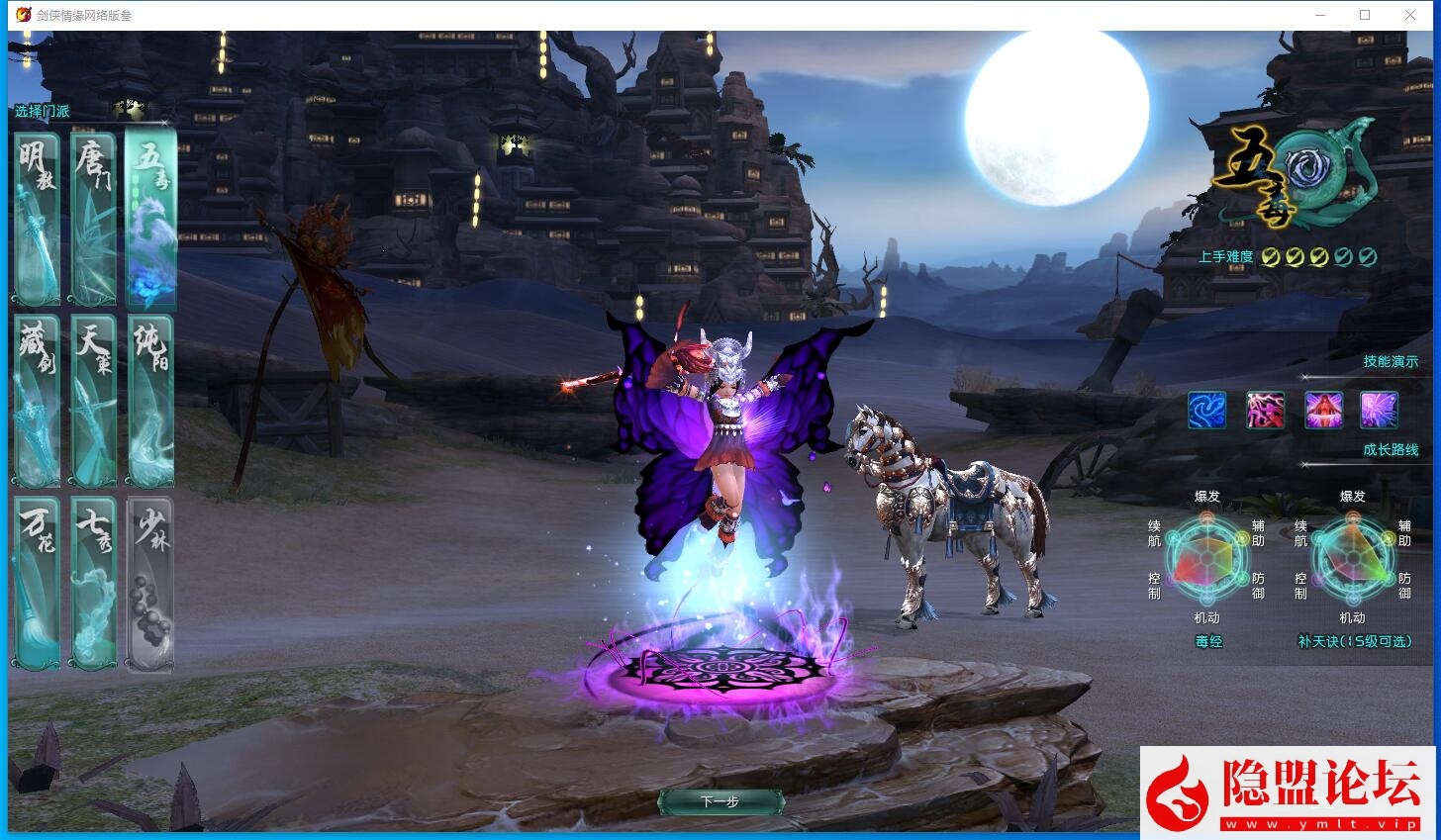Image resolution: width=1441 pixels, height=840 pixels.
Task: Play the blue serpent skill demo icon
Action: [x=1206, y=410]
